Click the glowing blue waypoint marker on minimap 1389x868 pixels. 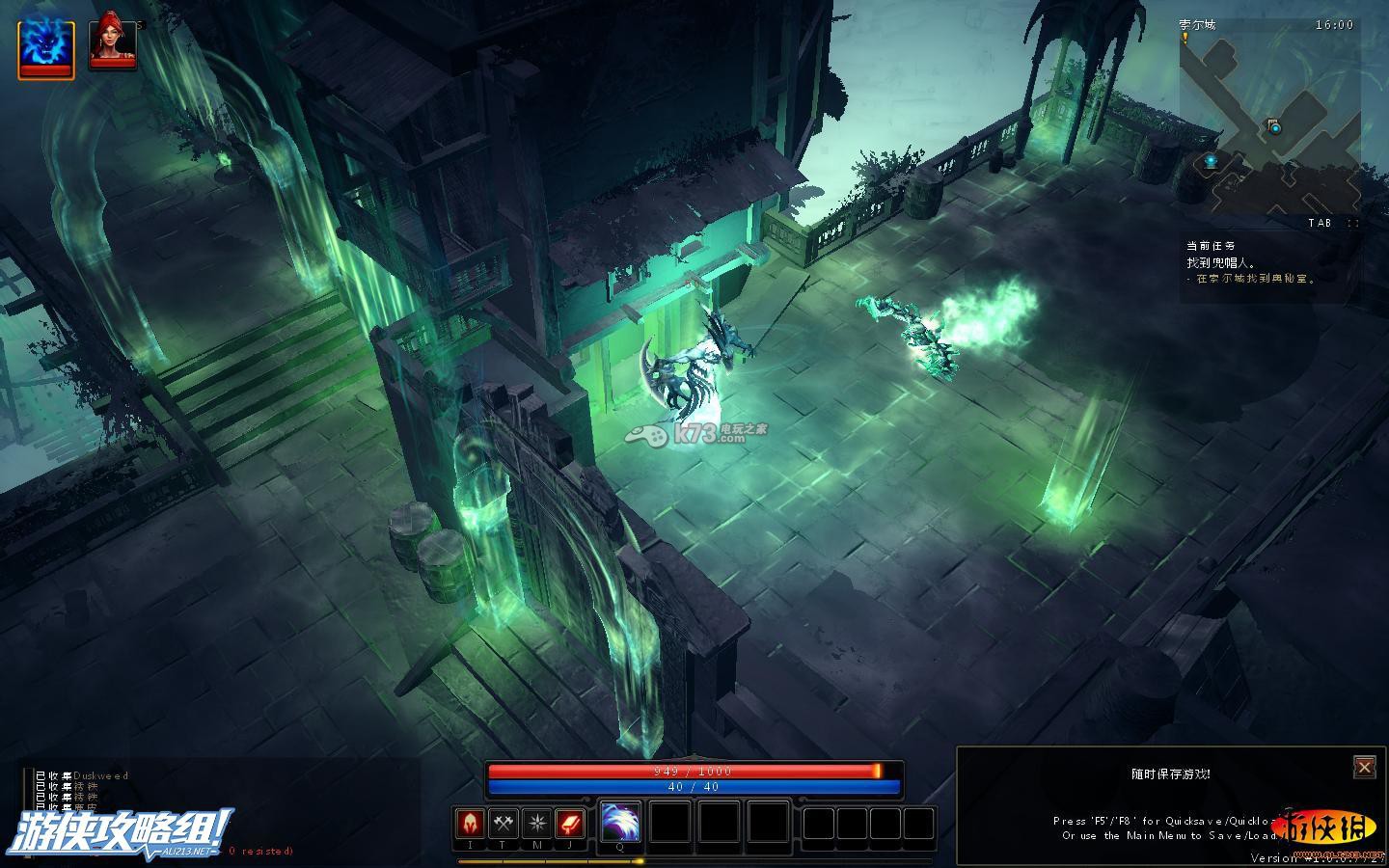[1212, 160]
